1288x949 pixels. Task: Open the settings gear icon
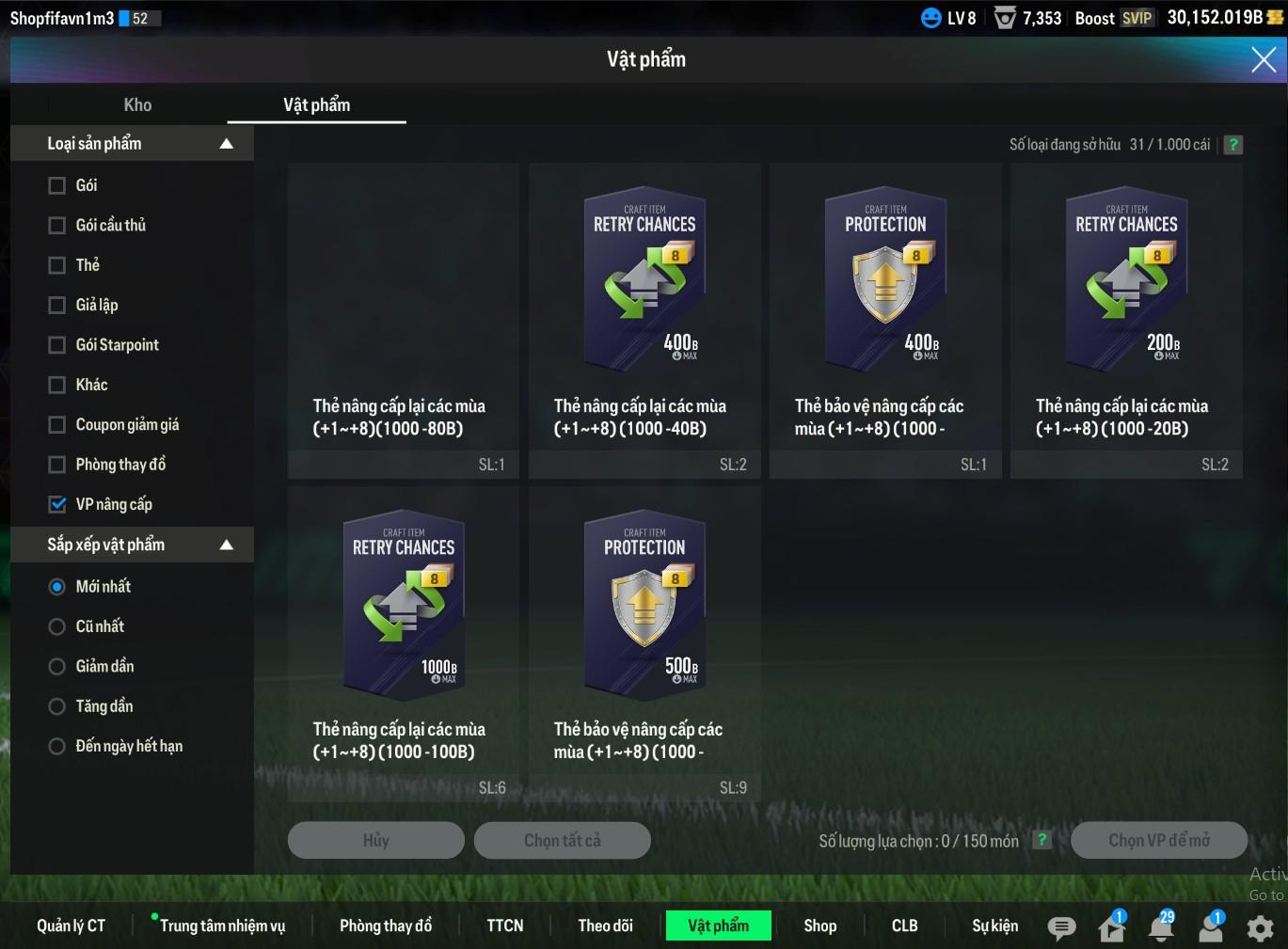pyautogui.click(x=1260, y=928)
